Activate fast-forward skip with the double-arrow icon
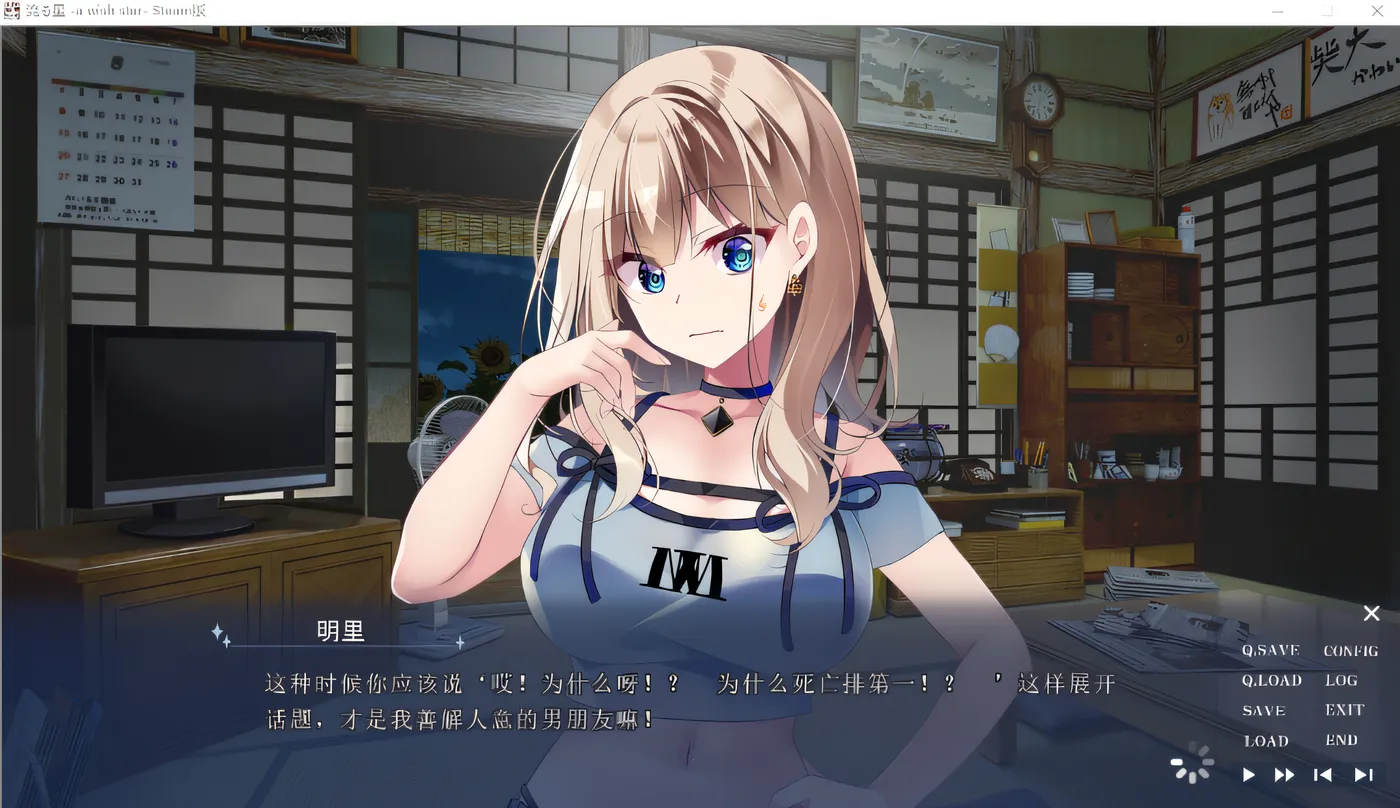This screenshot has height=808, width=1400. 1285,774
